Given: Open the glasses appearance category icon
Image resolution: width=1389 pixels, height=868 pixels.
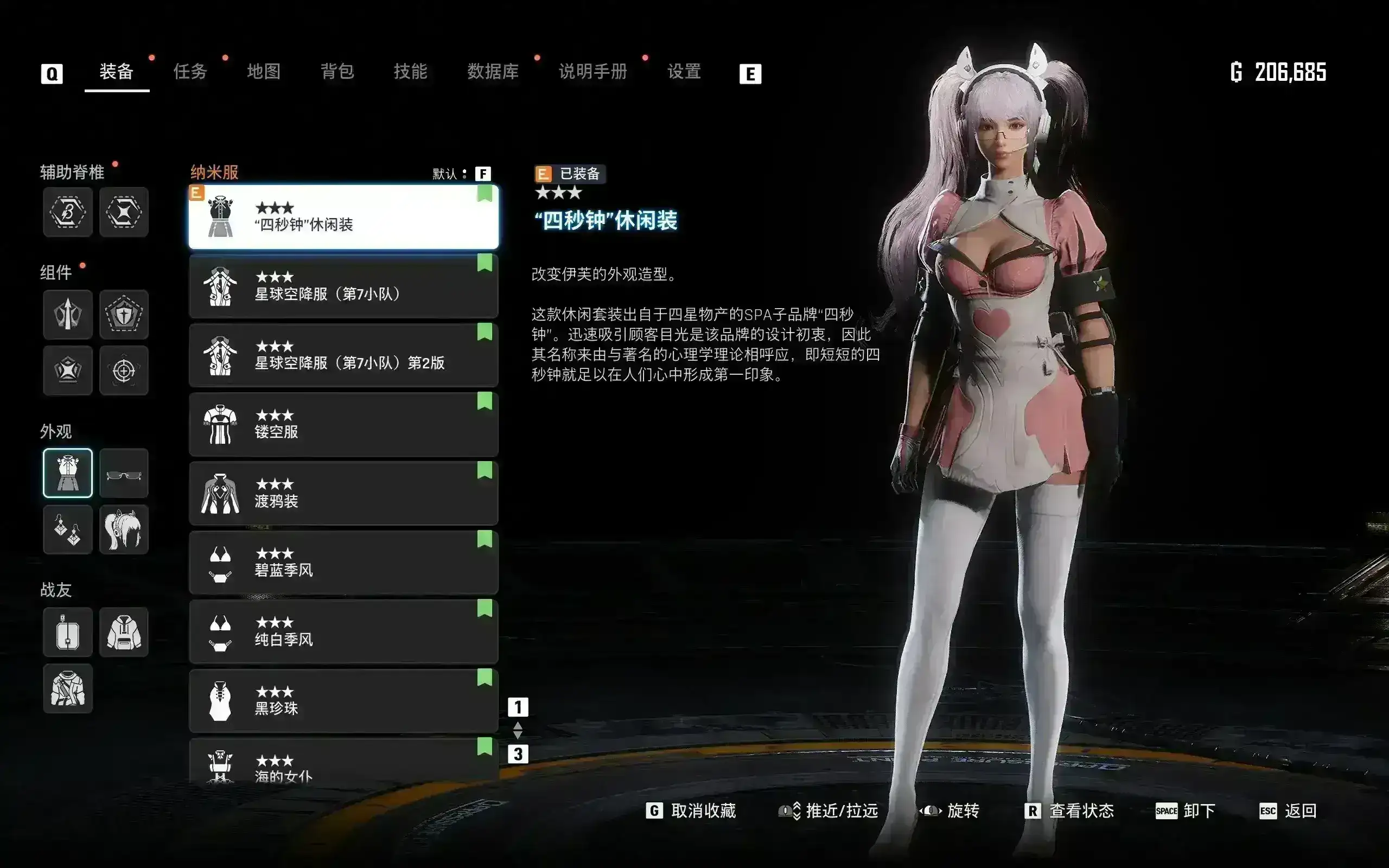Looking at the screenshot, I should pyautogui.click(x=124, y=473).
